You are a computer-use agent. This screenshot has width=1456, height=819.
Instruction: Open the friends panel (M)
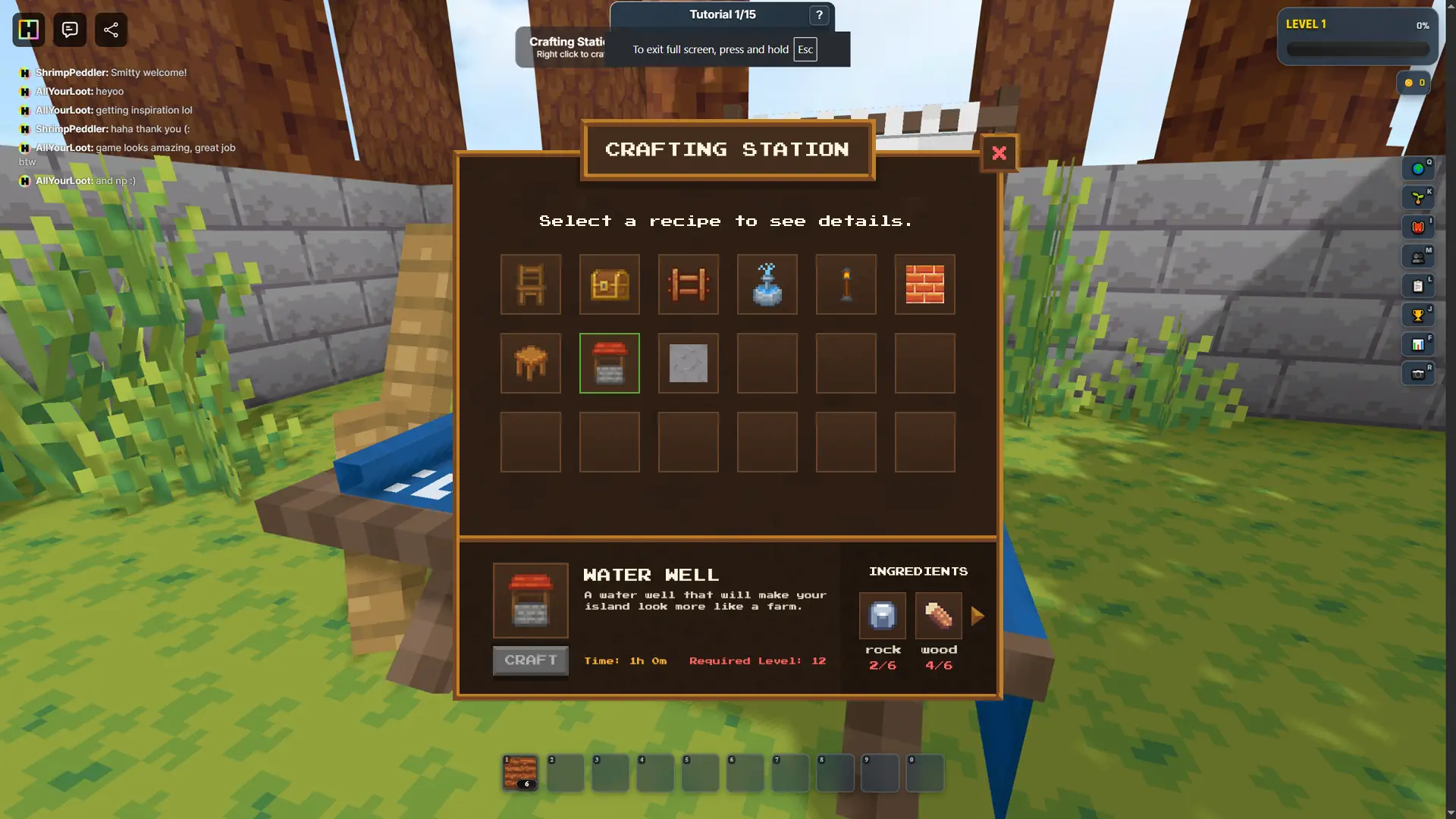point(1419,257)
